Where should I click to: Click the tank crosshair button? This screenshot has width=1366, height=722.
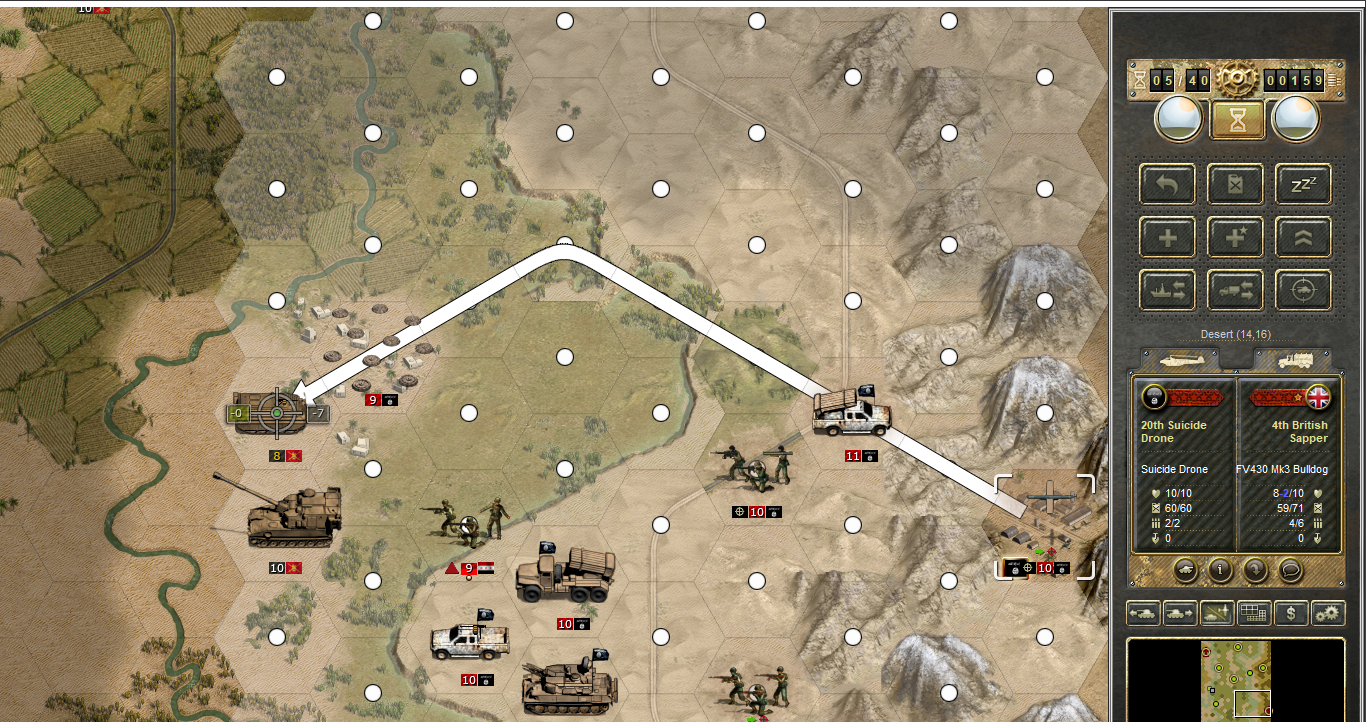click(1303, 290)
